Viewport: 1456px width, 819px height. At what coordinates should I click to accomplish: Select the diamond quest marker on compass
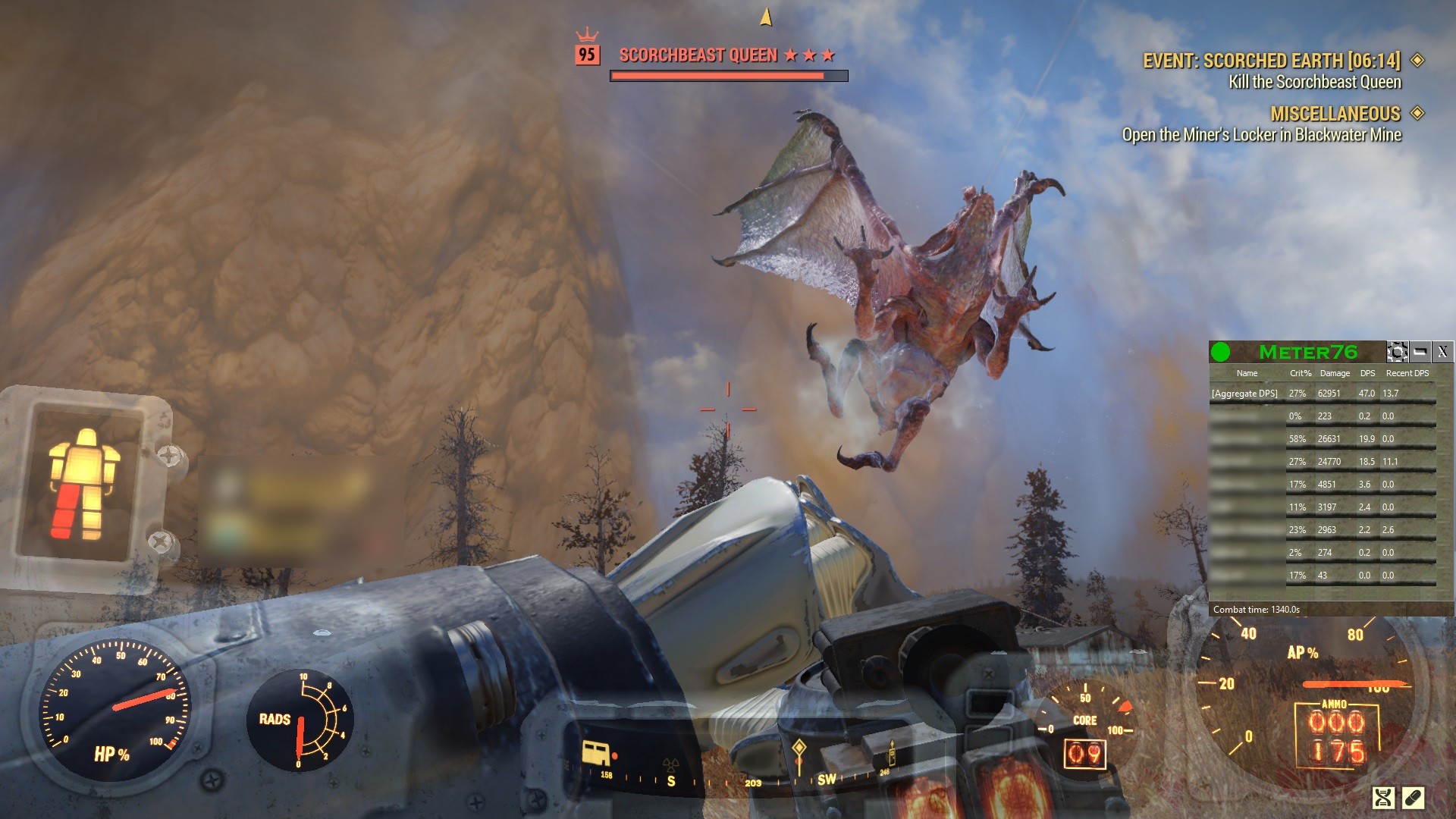click(x=799, y=748)
